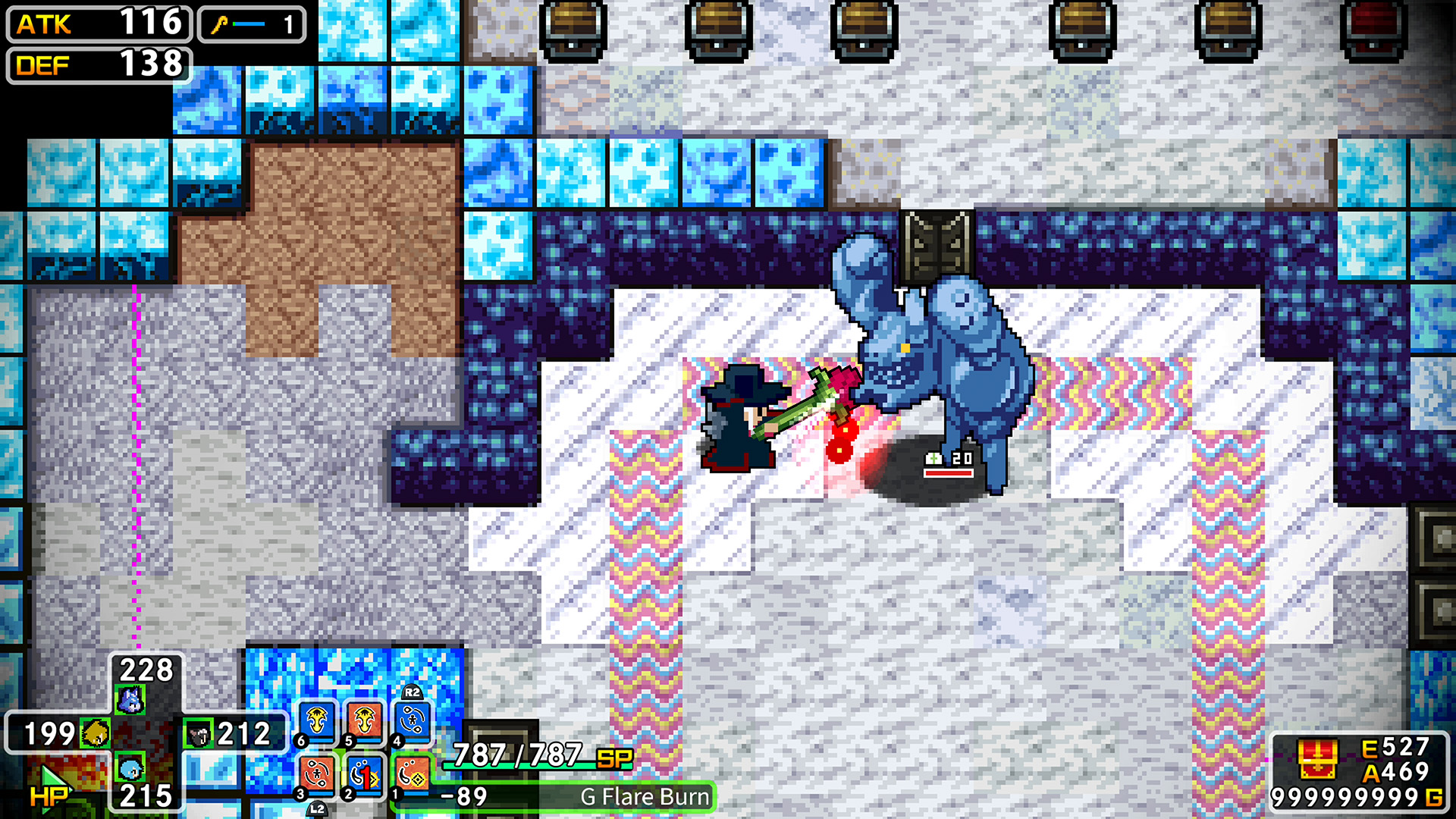Click the R2 button label above slot 4
Image resolution: width=1456 pixels, height=819 pixels.
click(x=413, y=692)
